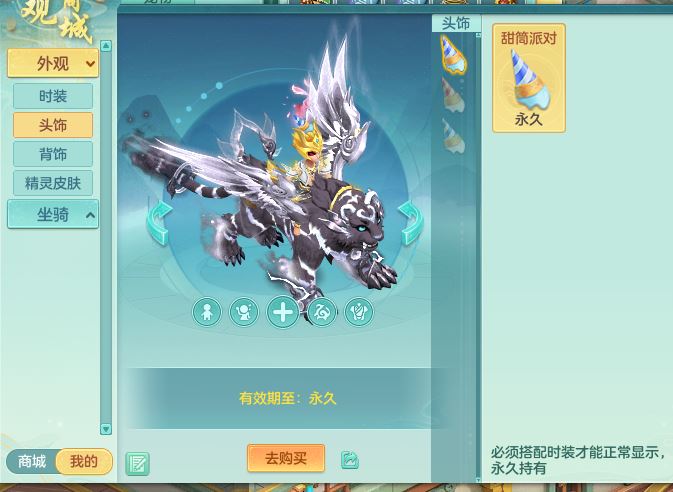The width and height of the screenshot is (673, 492).
Task: Click 去购买 to go purchase
Action: tap(286, 458)
